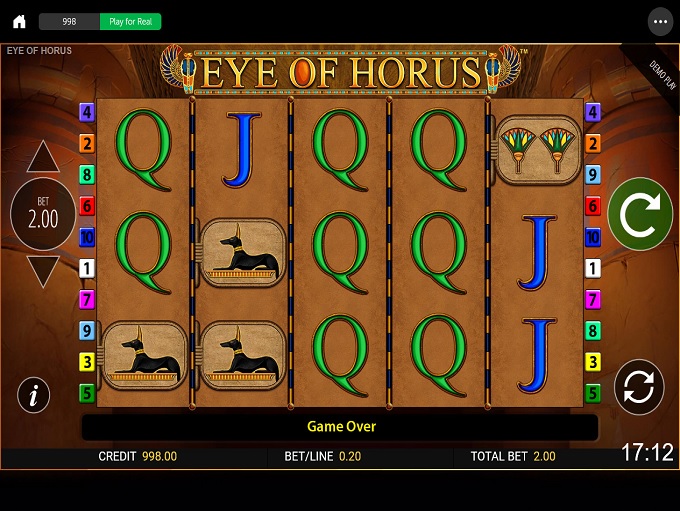Decrease the bet with the down arrow
Image resolution: width=680 pixels, height=511 pixels.
point(43,271)
